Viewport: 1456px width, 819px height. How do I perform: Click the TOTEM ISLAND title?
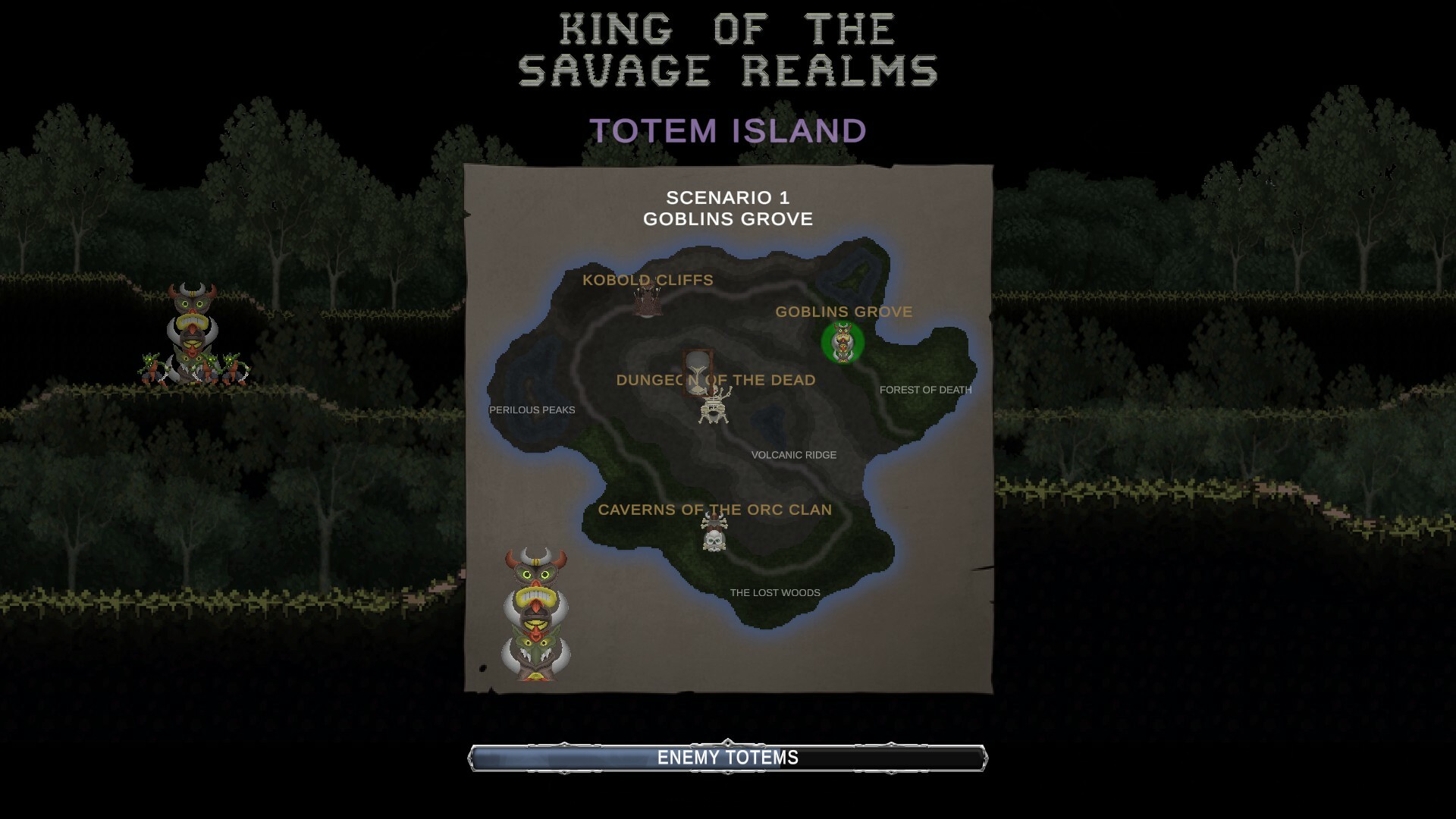[727, 130]
